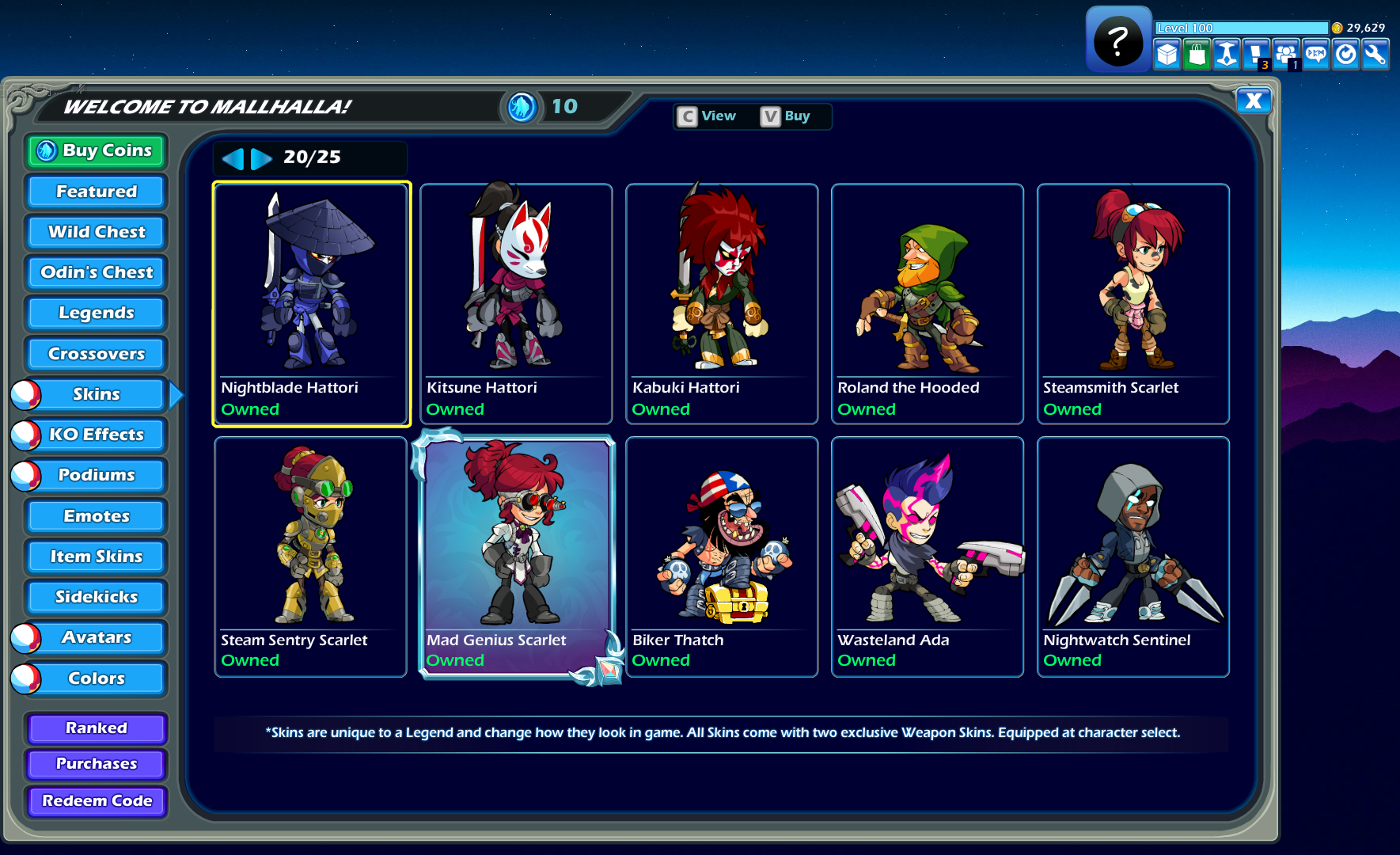The height and width of the screenshot is (855, 1400).
Task: Open the friends list icon with badge 1
Action: point(1286,54)
